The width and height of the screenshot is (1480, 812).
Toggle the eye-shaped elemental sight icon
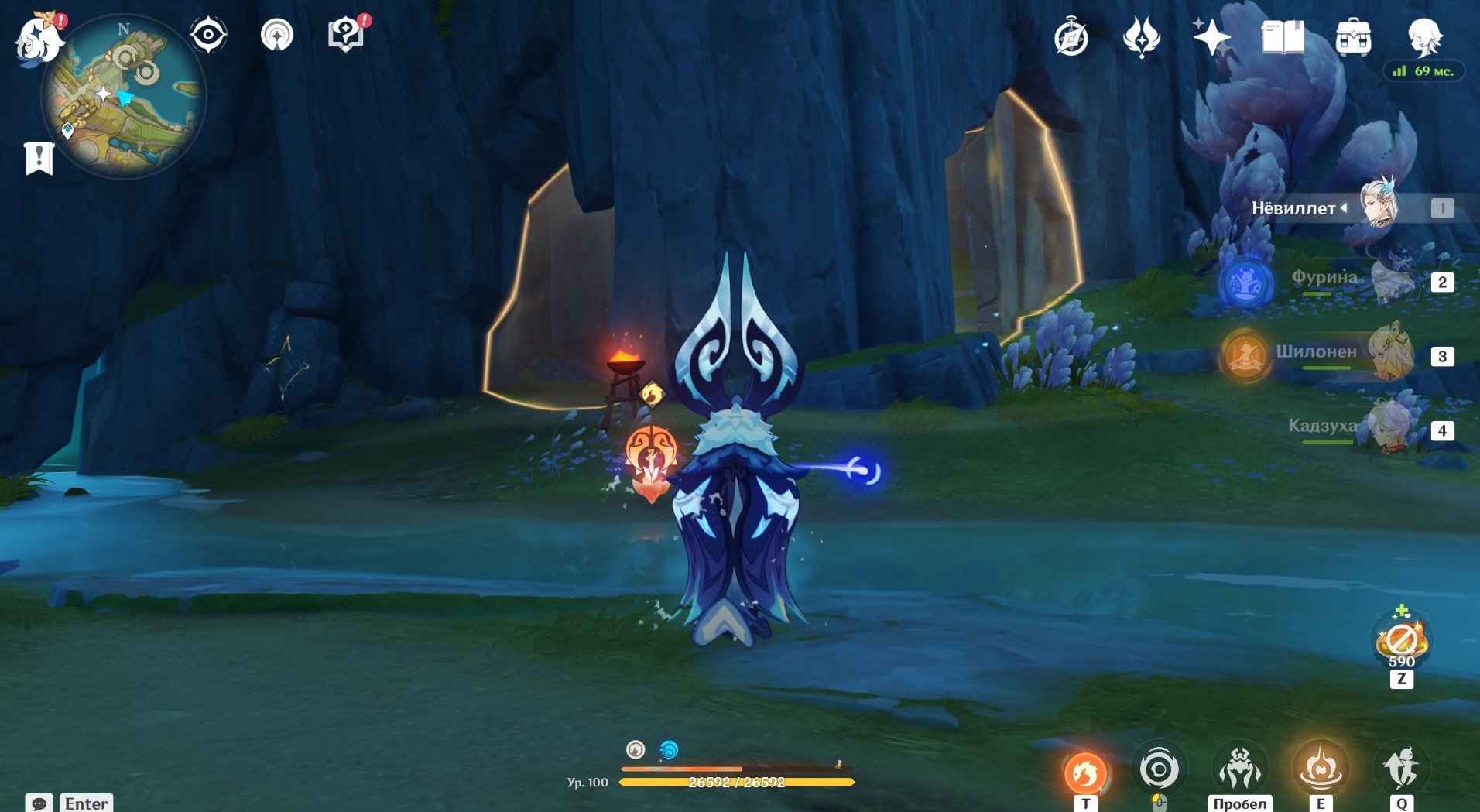(x=208, y=36)
